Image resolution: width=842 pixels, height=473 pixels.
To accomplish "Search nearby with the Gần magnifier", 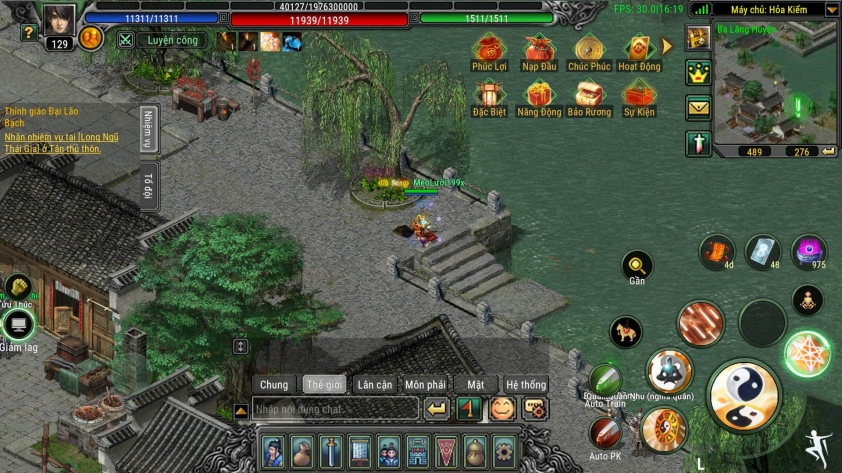I will [637, 266].
